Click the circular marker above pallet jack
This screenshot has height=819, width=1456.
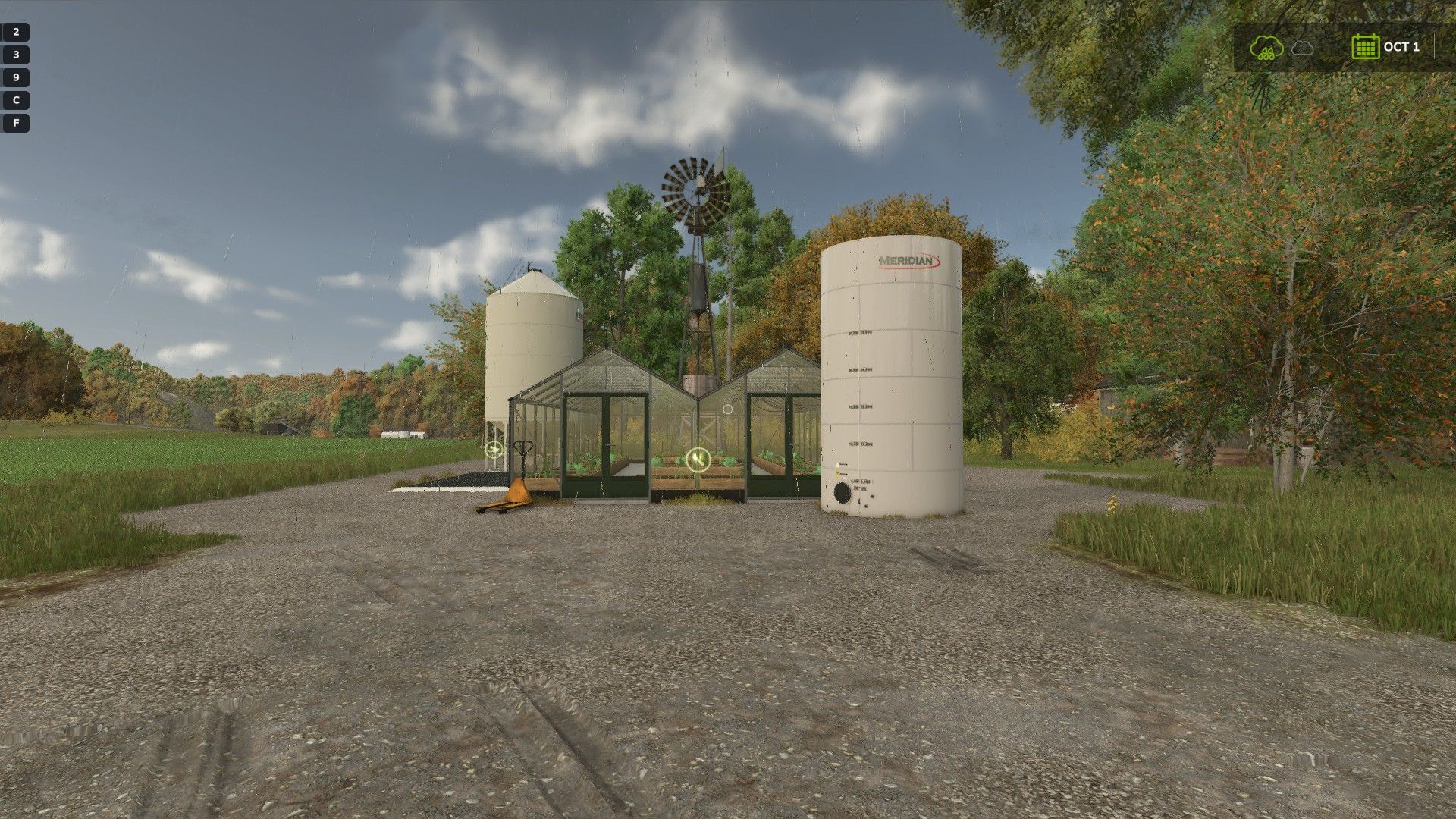(494, 449)
